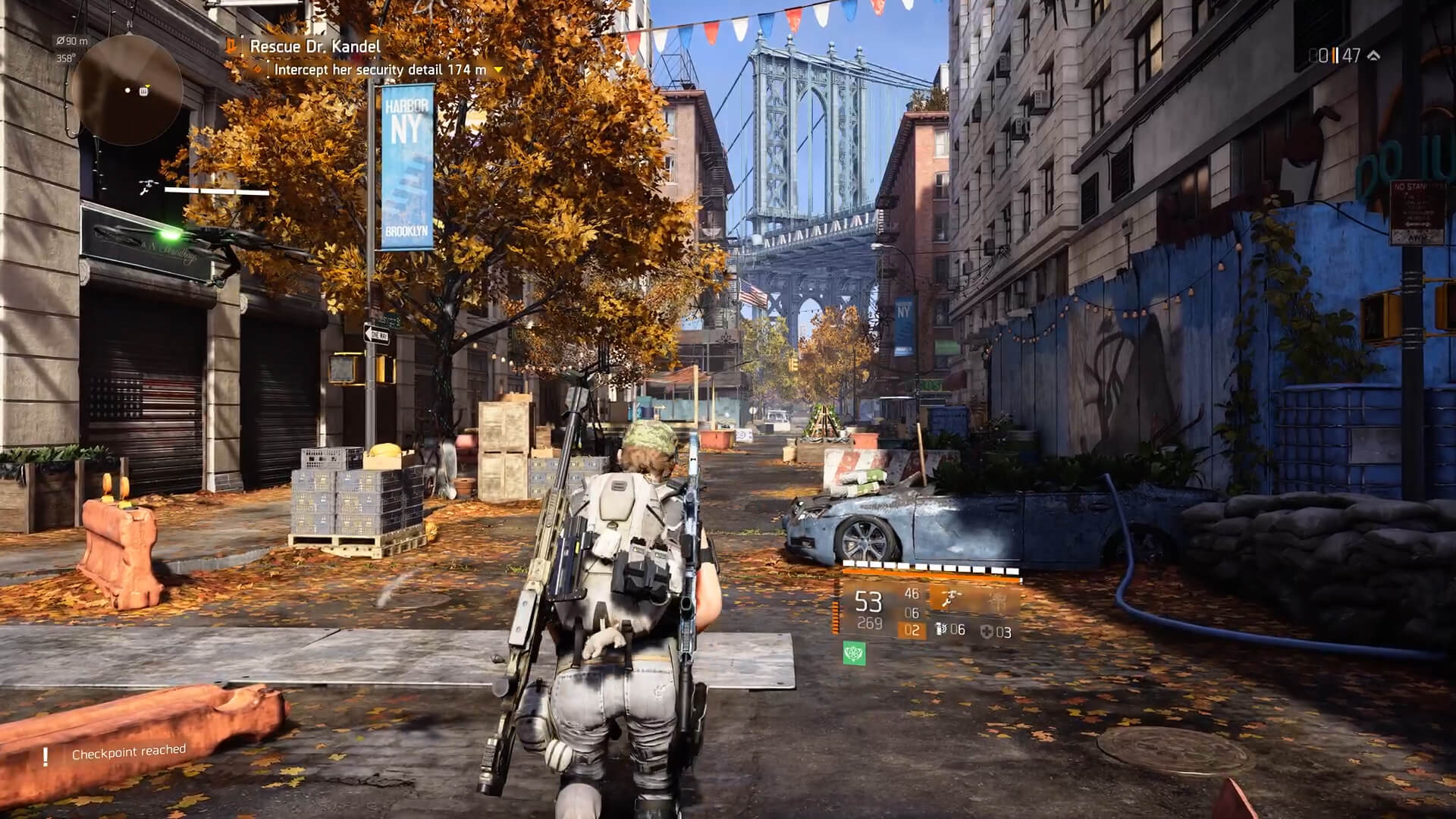
Task: Open the circular minimap
Action: click(x=127, y=89)
